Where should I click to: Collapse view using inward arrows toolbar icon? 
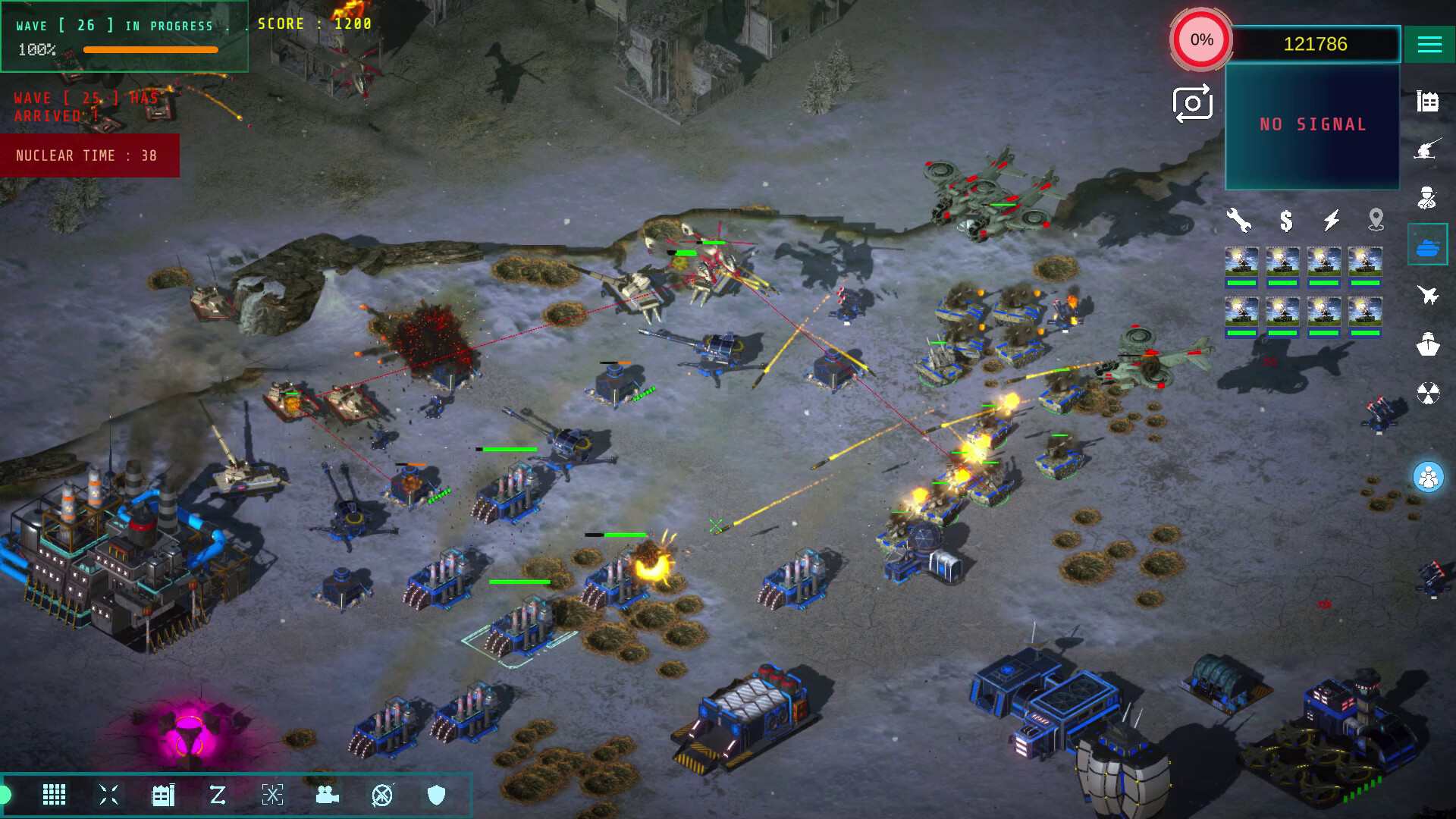(x=108, y=795)
